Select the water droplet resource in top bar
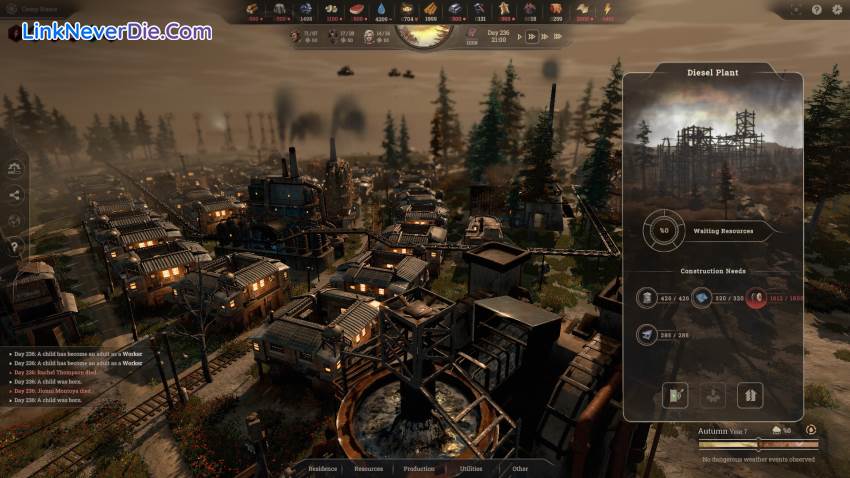This screenshot has width=850, height=478. [382, 10]
